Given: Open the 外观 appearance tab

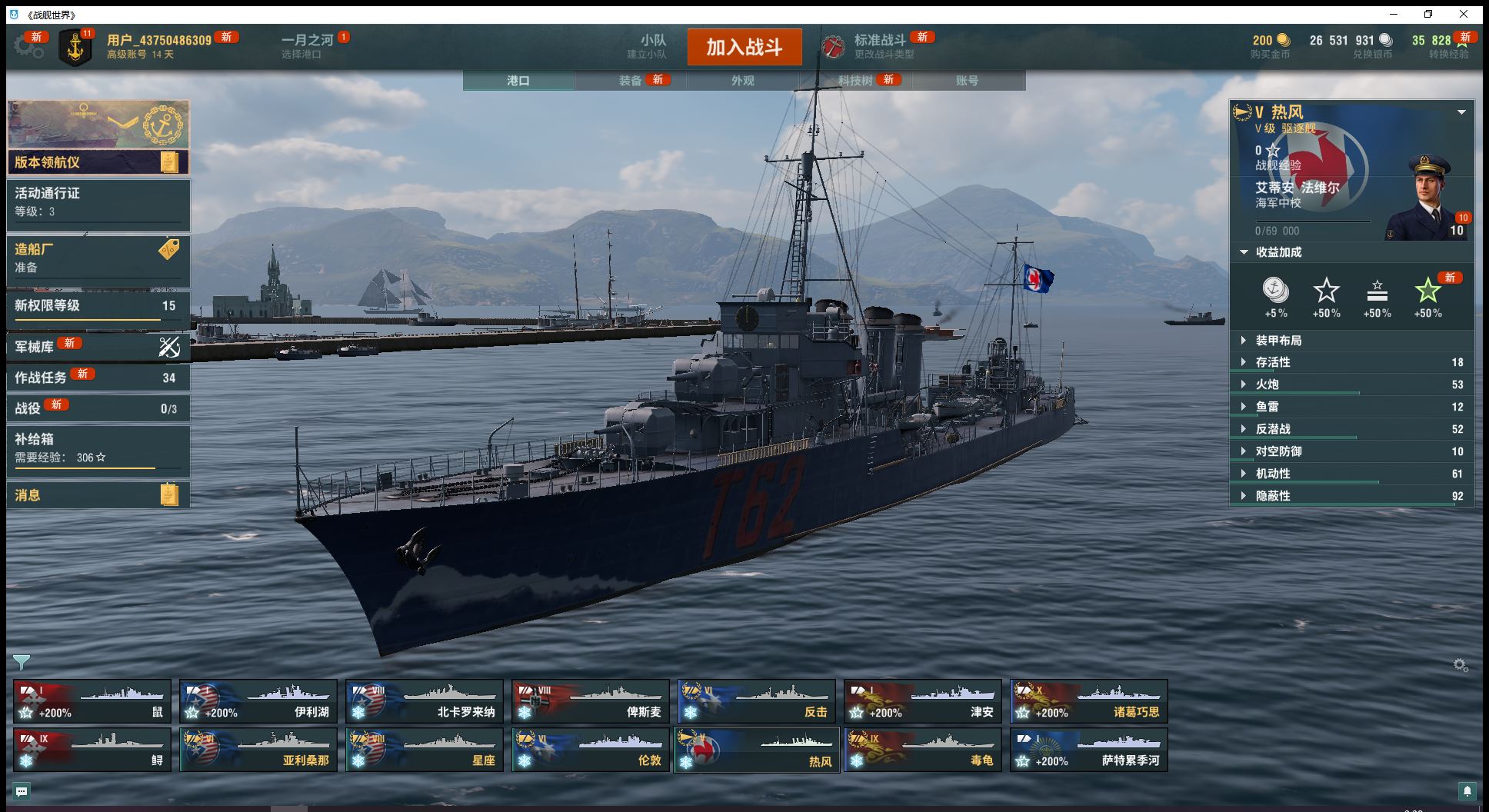Looking at the screenshot, I should [x=742, y=81].
